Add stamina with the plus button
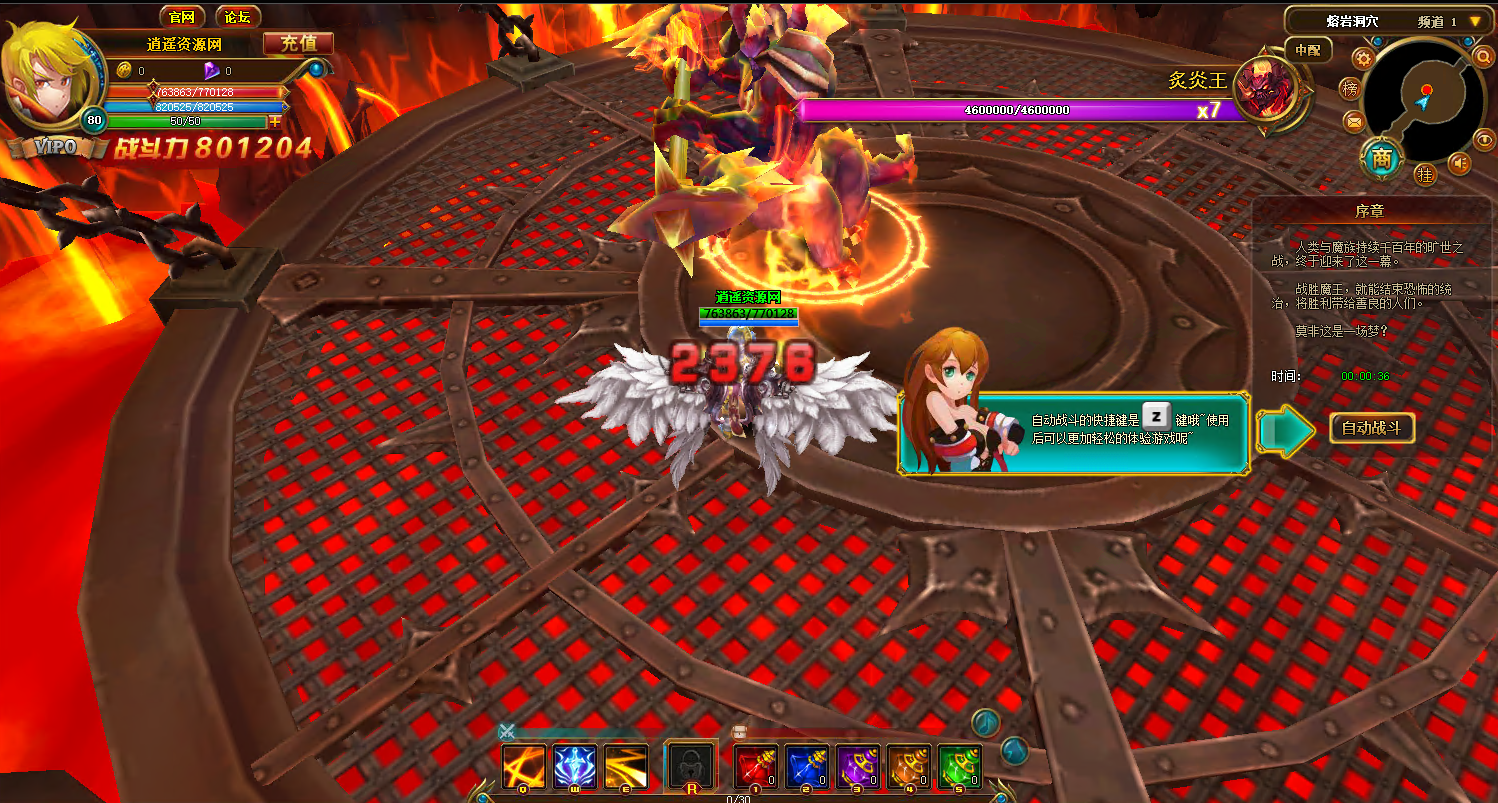 click(x=276, y=121)
